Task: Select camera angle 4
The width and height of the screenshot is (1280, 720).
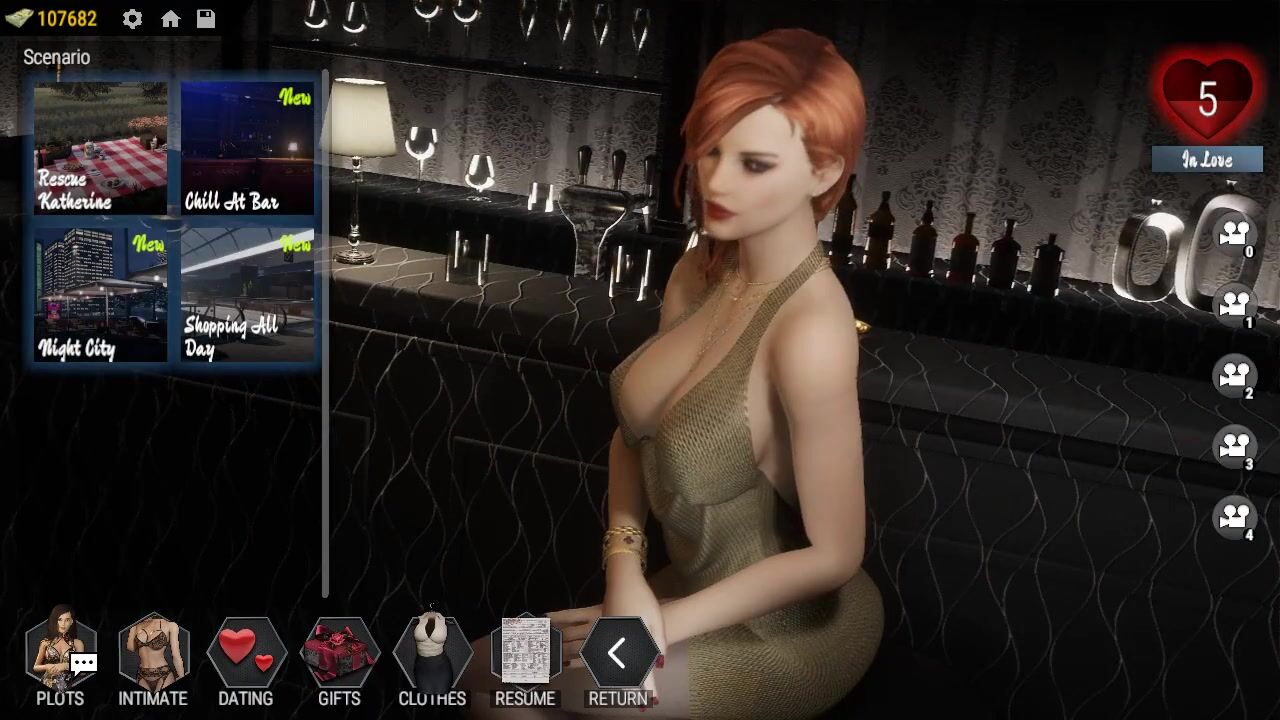Action: (1234, 517)
